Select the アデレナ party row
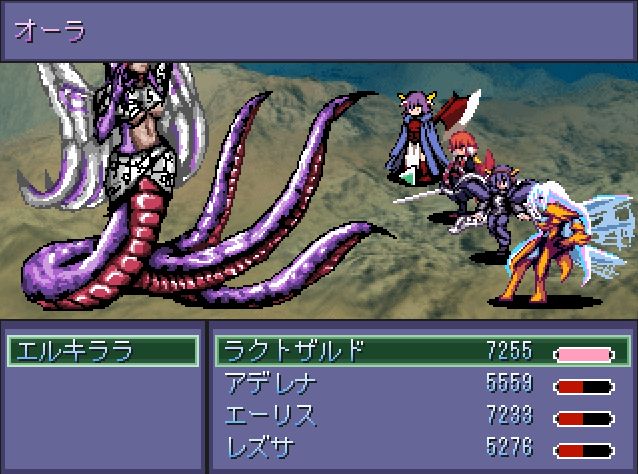638x474 pixels. click(270, 384)
